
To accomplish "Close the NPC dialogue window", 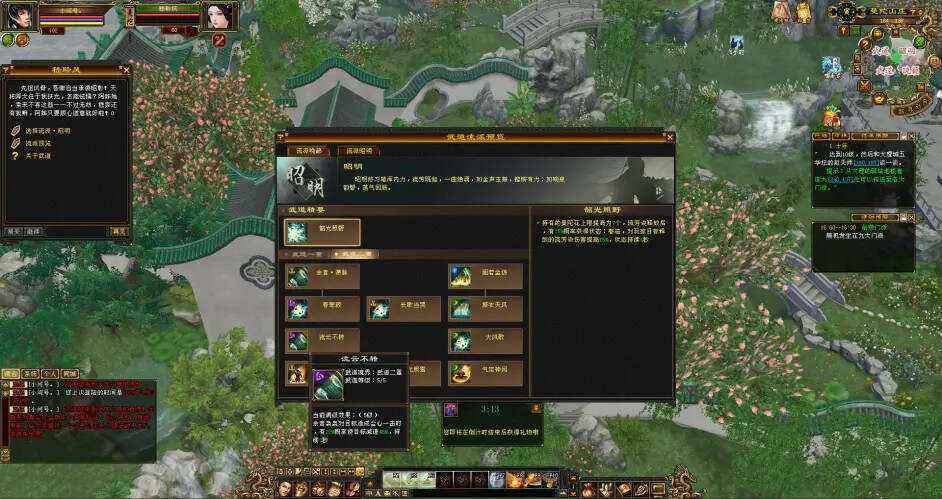I will pyautogui.click(x=125, y=70).
